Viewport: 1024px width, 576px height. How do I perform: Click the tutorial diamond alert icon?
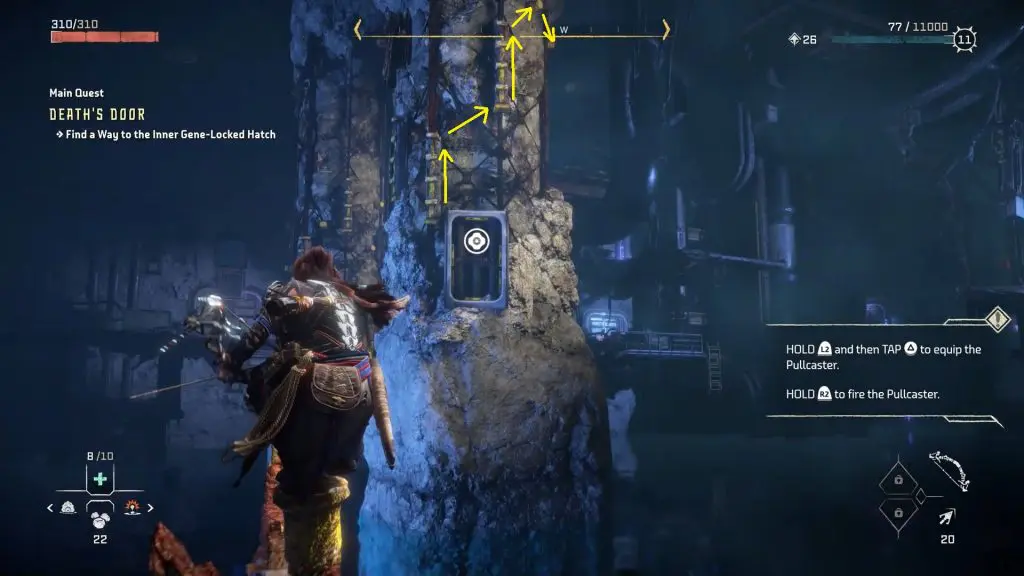click(998, 319)
